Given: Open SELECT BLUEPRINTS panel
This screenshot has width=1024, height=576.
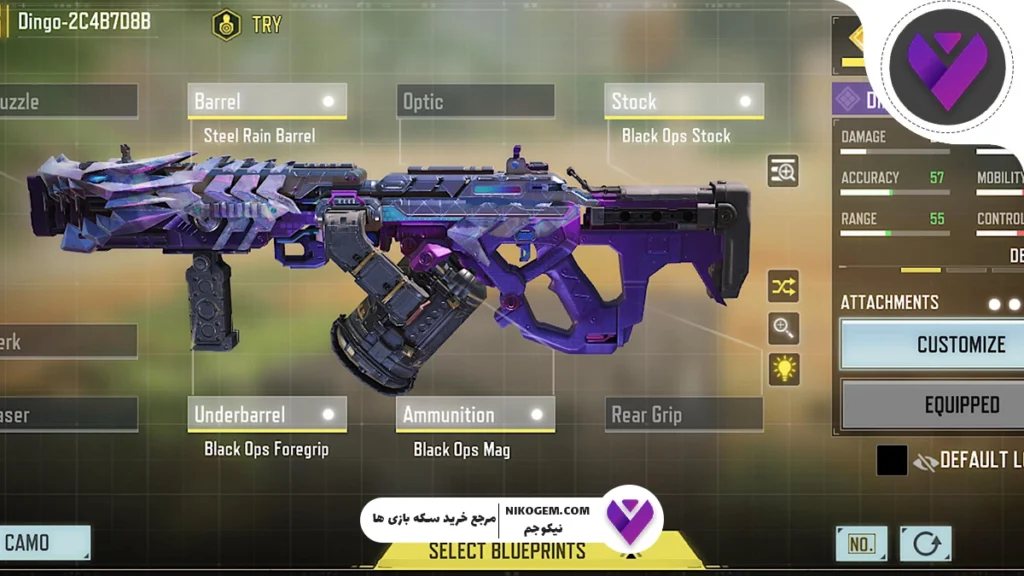Looking at the screenshot, I should pyautogui.click(x=506, y=551).
